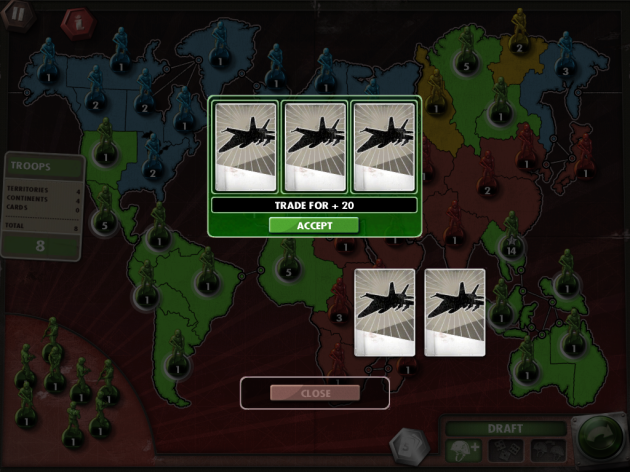
Task: Select the dice attack phase icon
Action: tap(507, 451)
